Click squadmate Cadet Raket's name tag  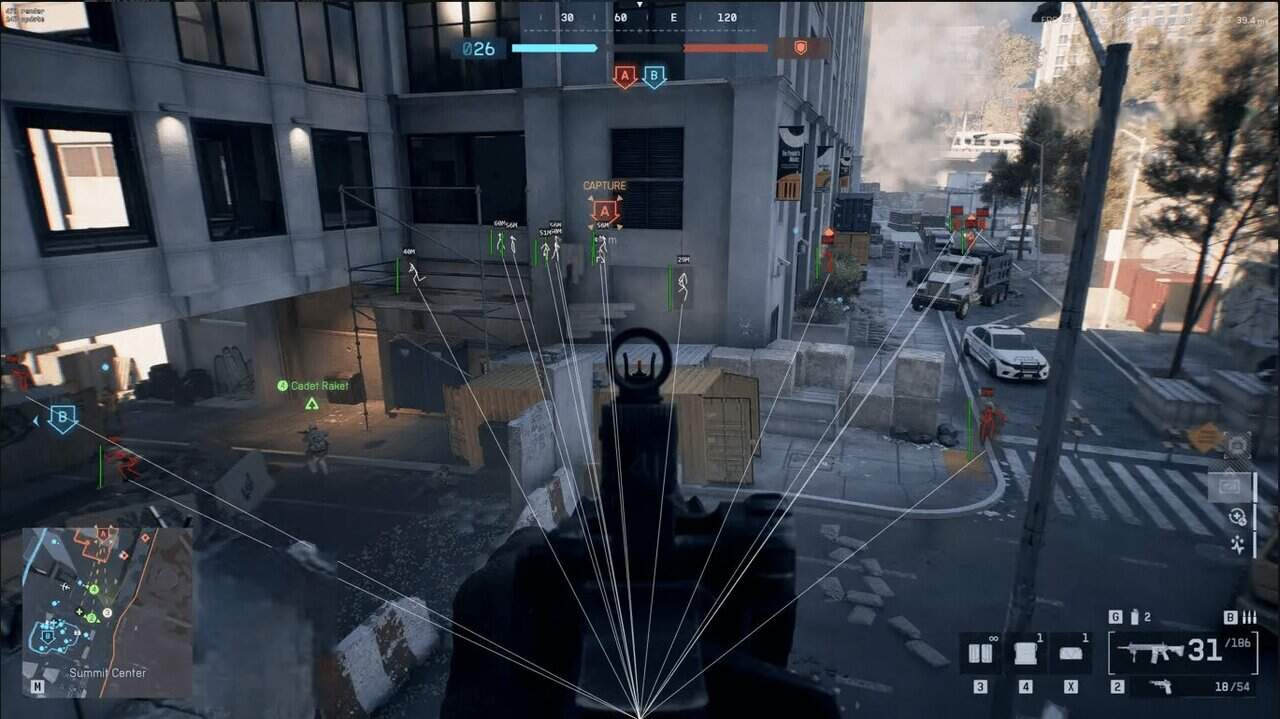(x=319, y=385)
